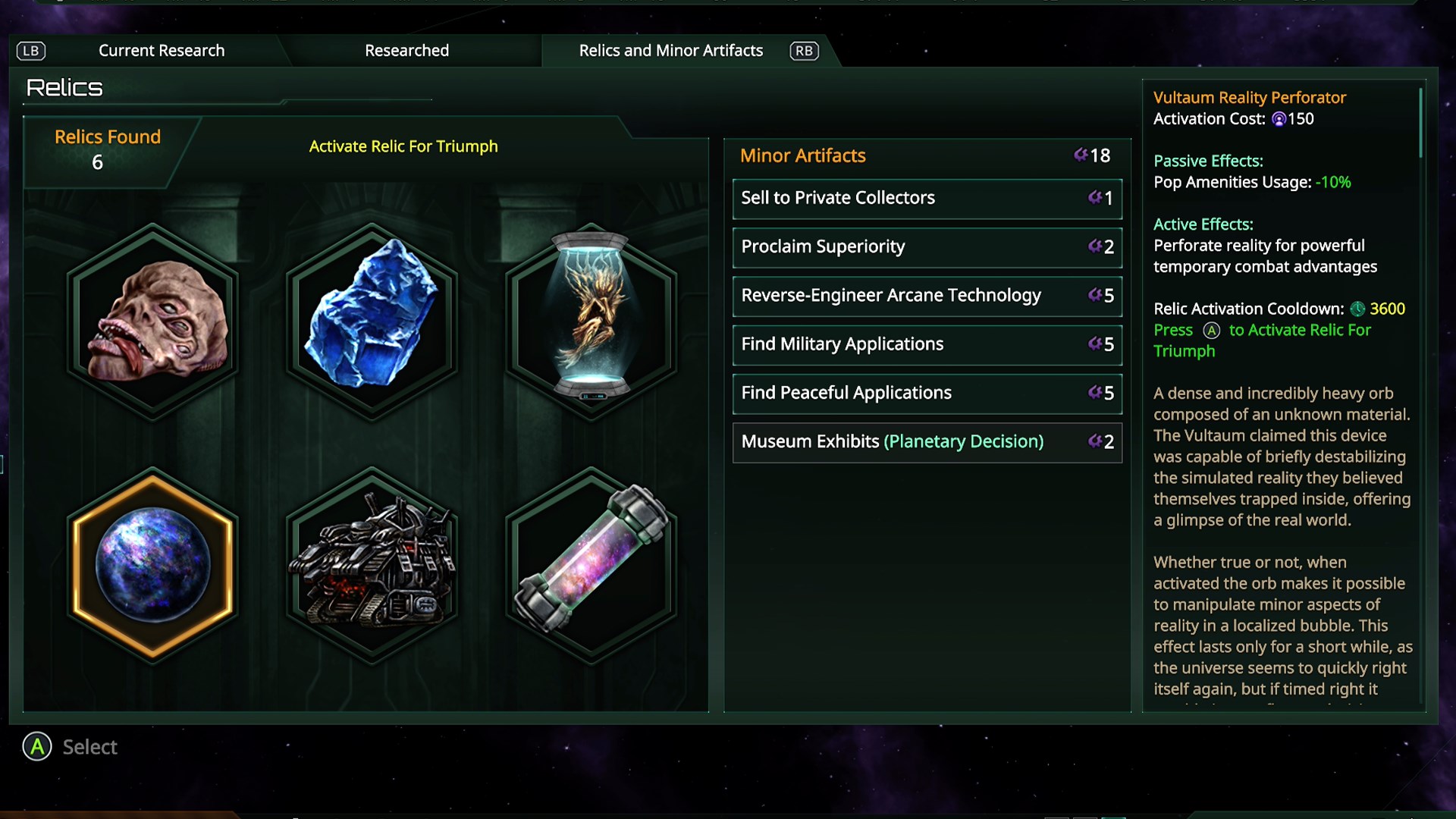Activate Proclaim Superiority artifact action

tap(927, 247)
